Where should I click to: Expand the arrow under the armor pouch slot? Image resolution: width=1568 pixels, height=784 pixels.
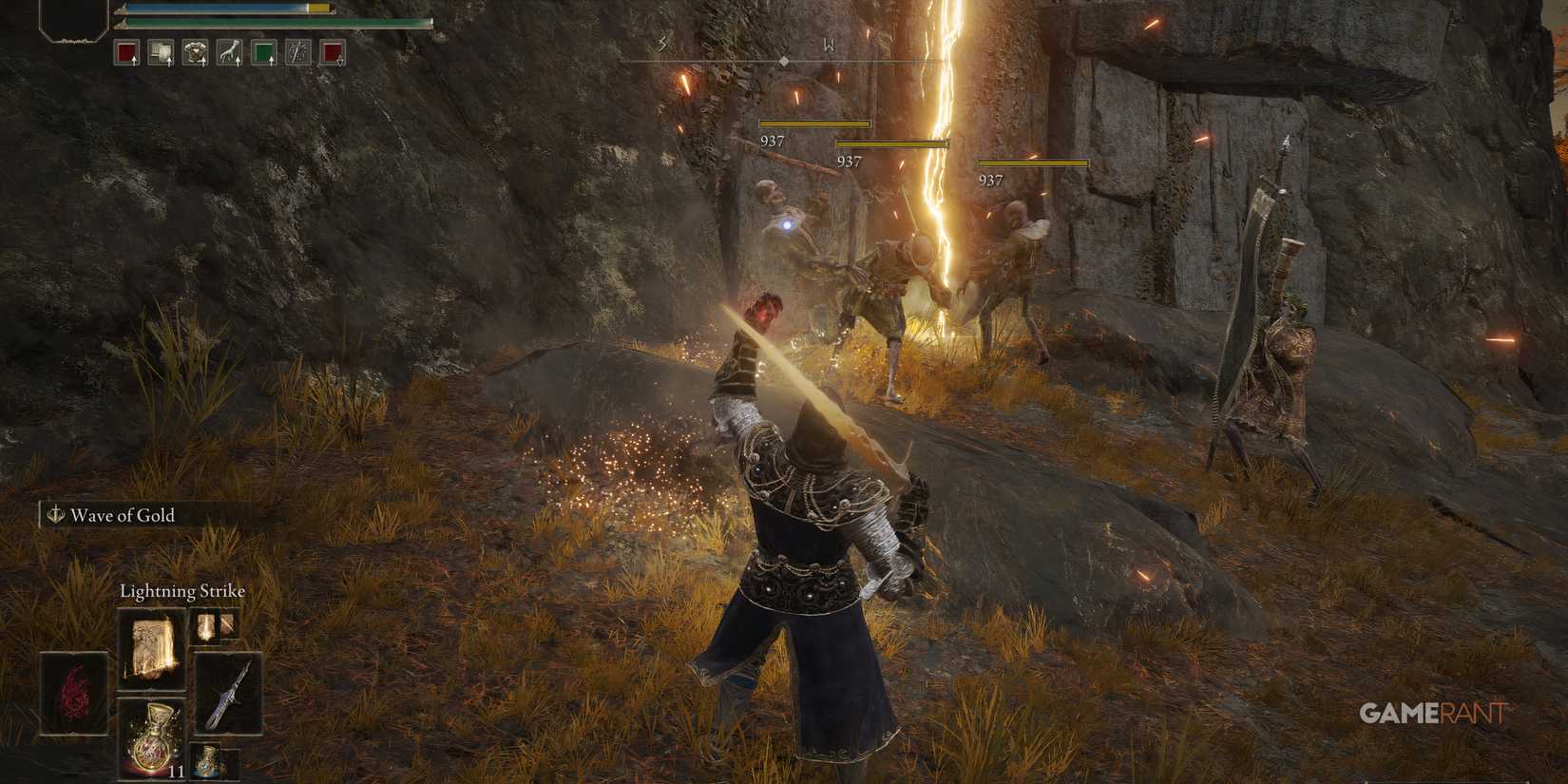click(x=204, y=62)
